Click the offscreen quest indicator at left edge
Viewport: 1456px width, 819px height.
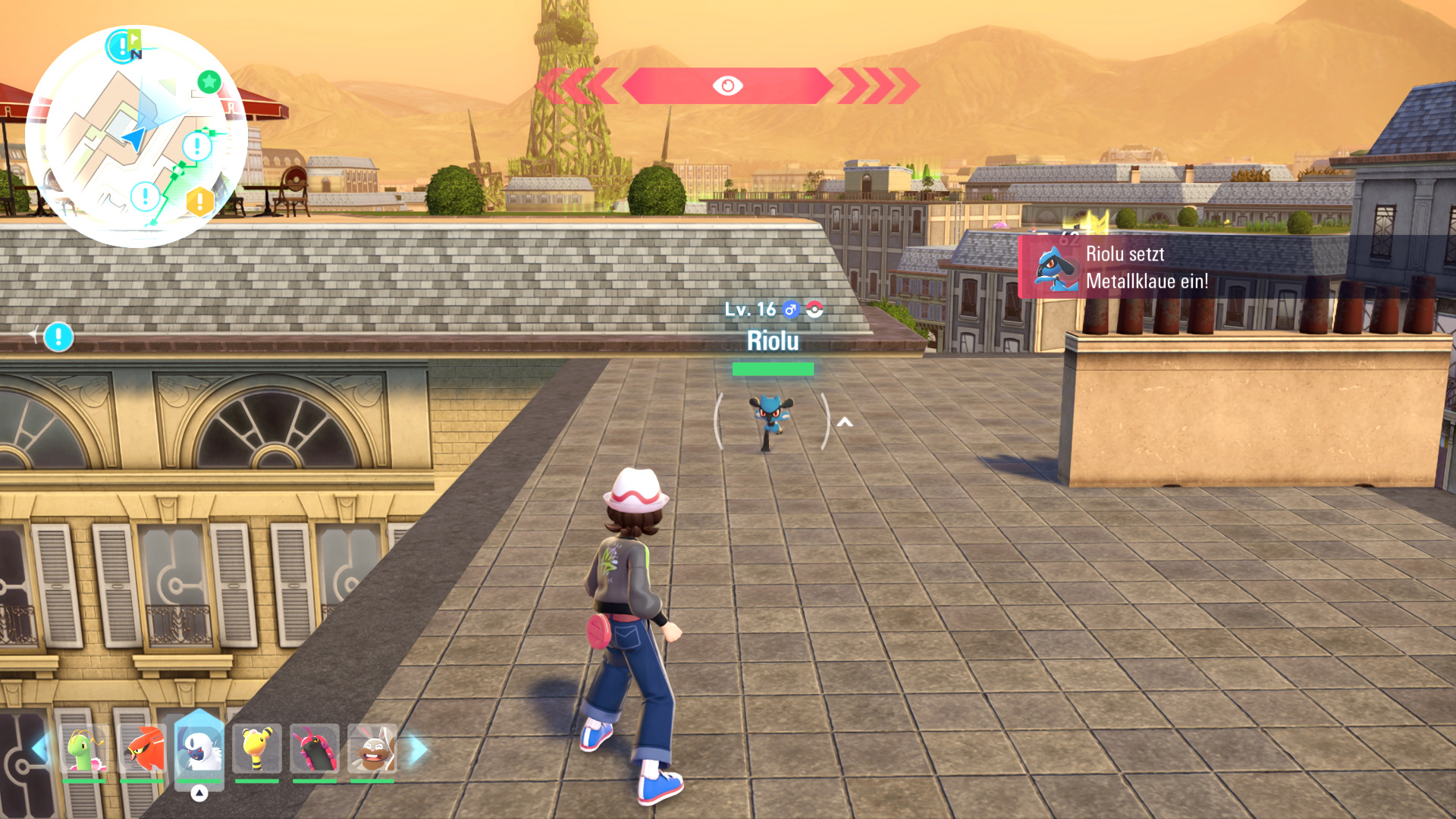point(58,337)
